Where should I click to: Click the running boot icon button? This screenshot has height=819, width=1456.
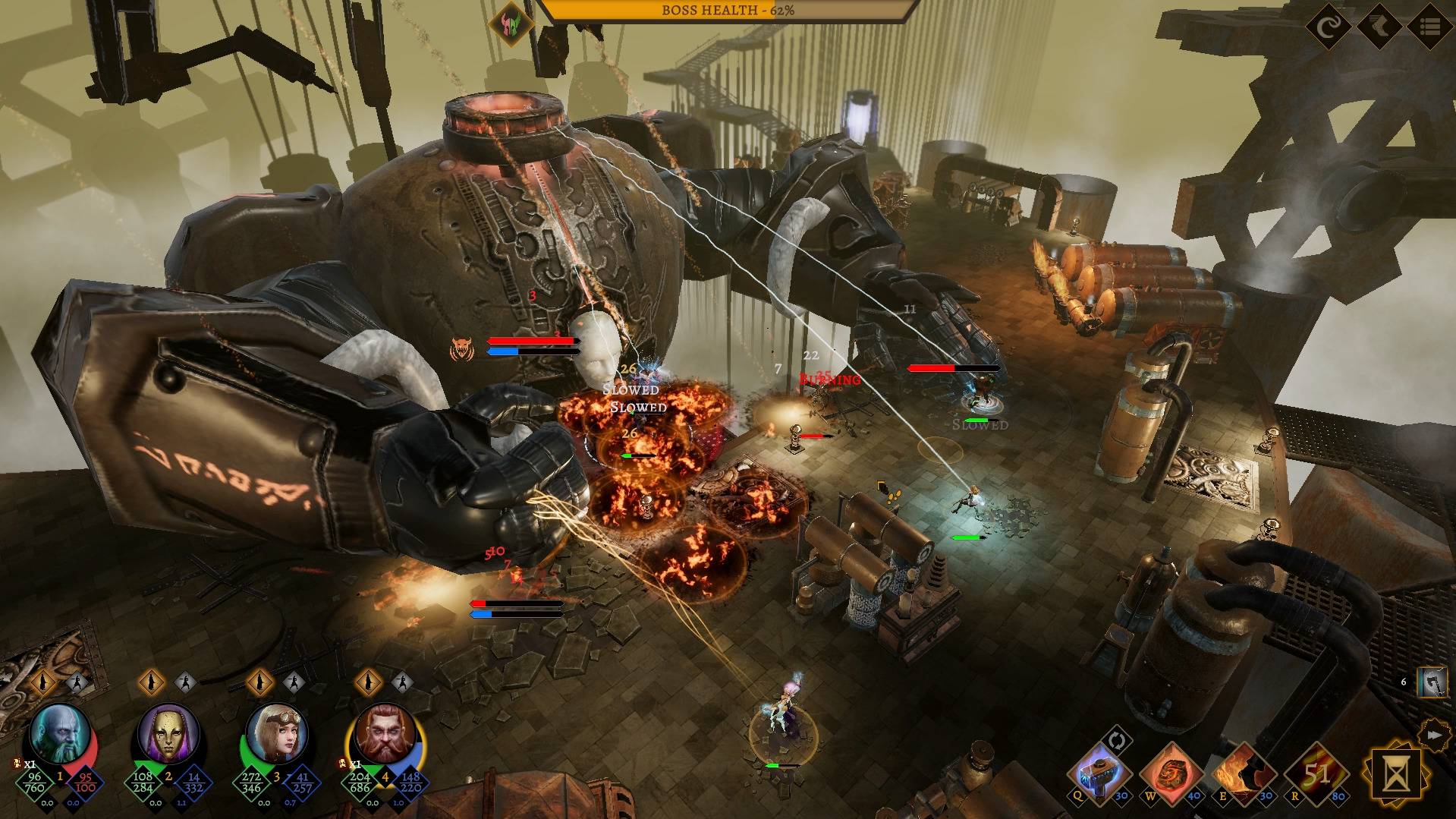[x=1379, y=28]
